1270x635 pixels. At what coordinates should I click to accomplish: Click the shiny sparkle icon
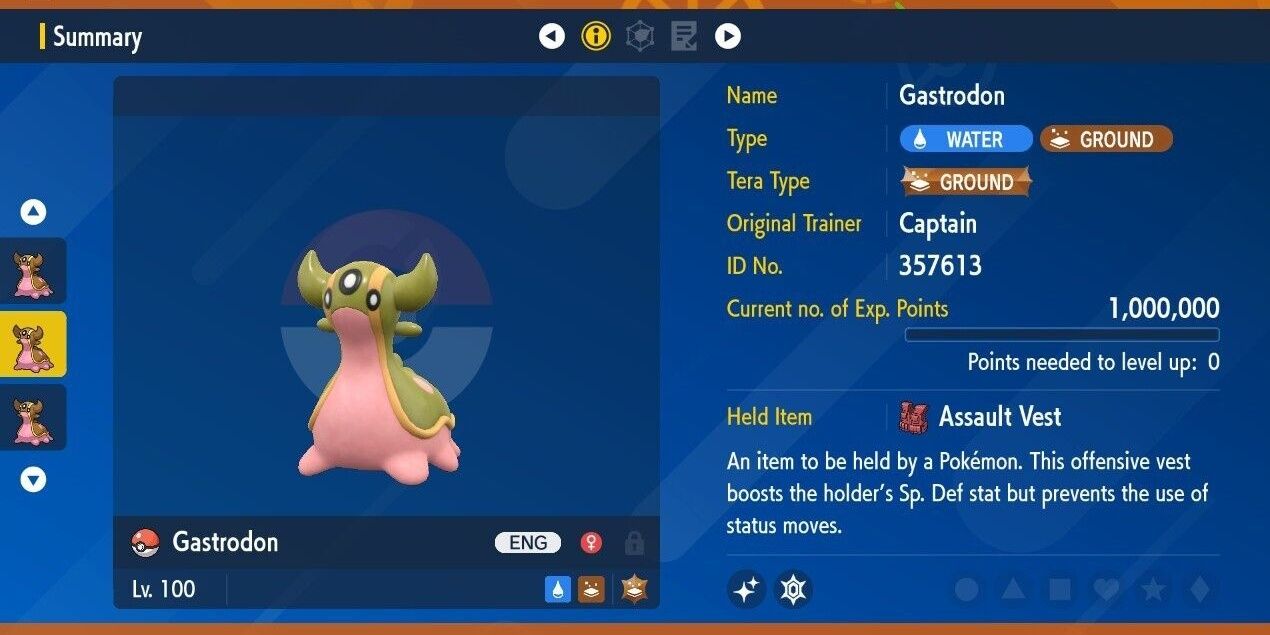[x=746, y=590]
